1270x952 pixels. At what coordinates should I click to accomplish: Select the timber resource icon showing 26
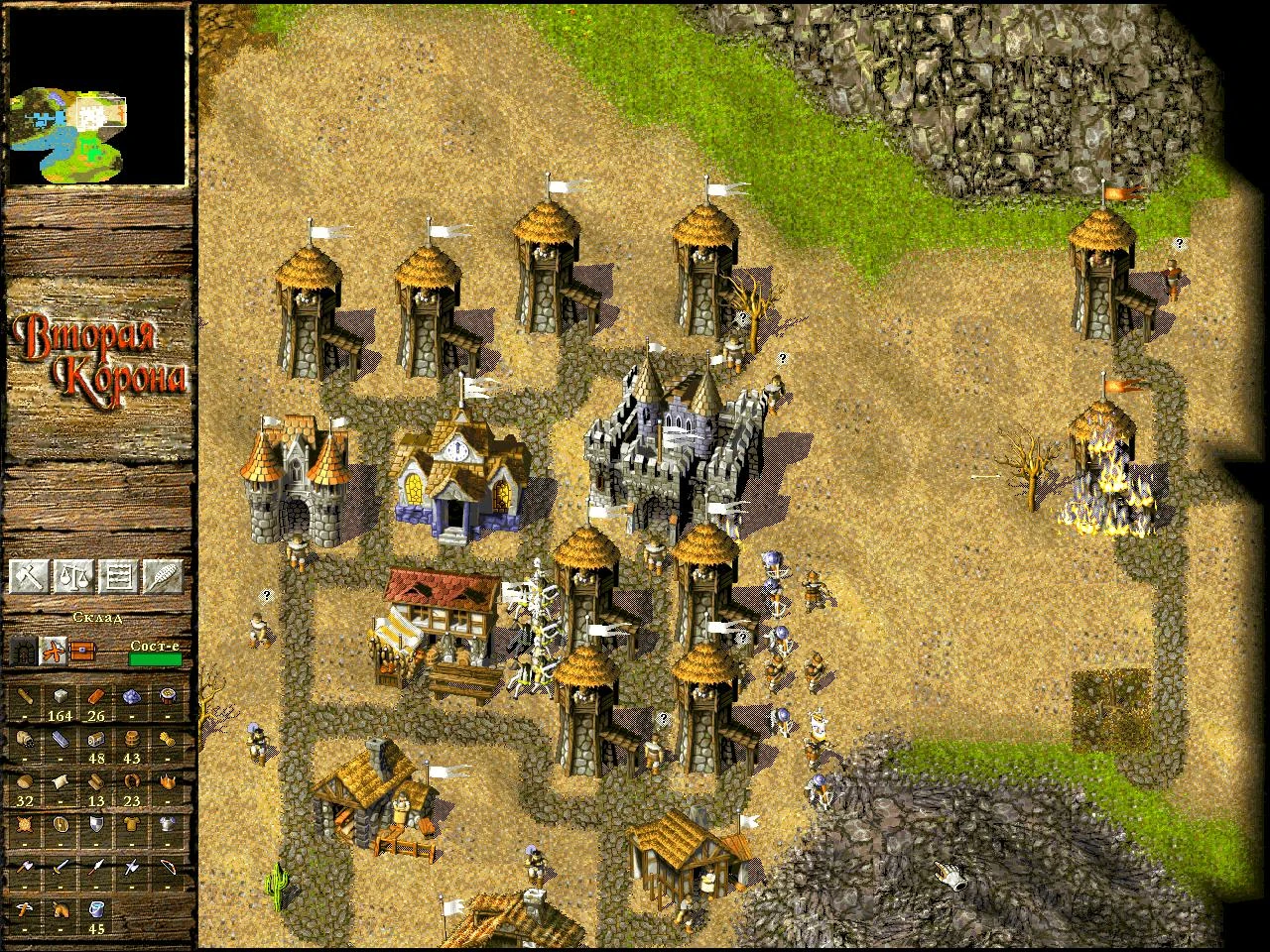click(x=95, y=696)
